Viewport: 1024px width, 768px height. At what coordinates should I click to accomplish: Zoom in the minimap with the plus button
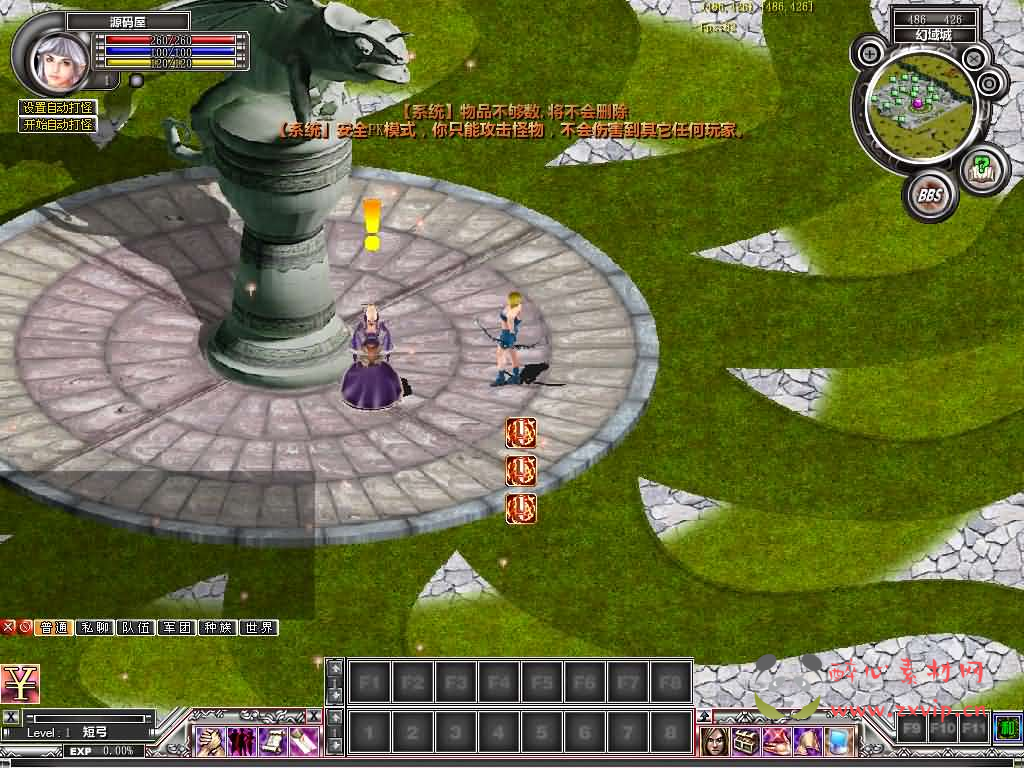coord(871,53)
